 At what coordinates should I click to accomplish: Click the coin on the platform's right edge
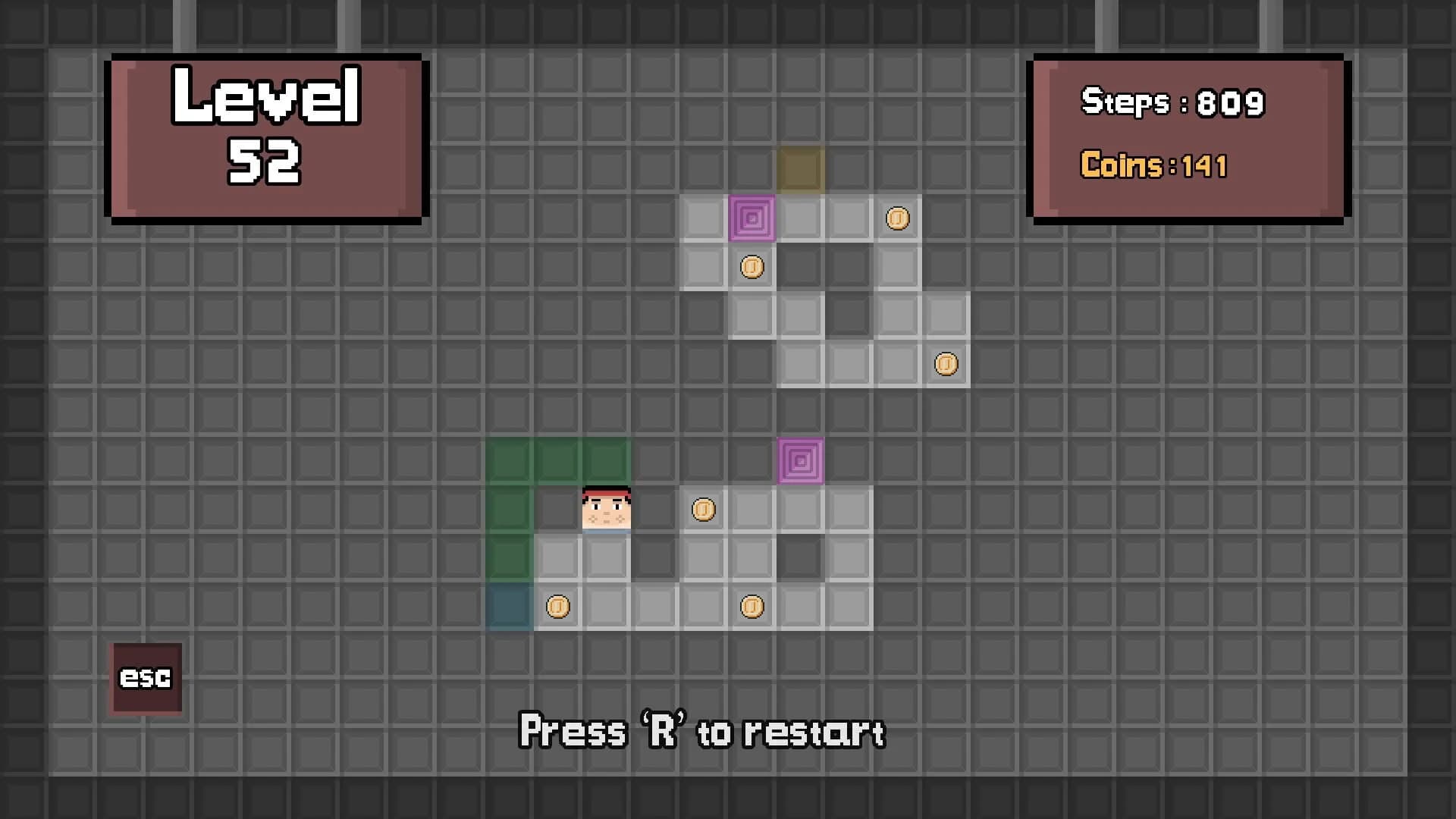tap(946, 364)
